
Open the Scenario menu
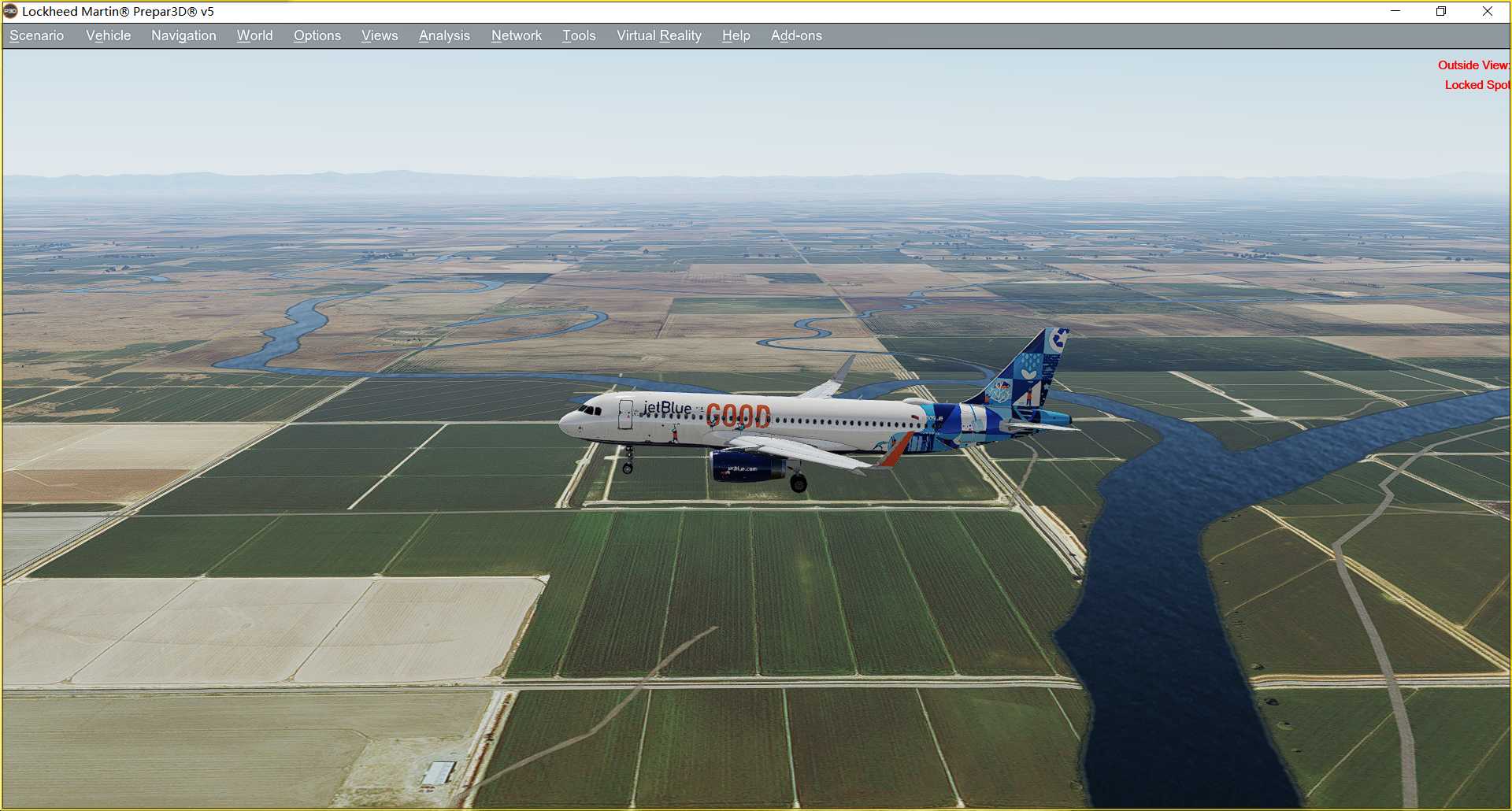coord(35,35)
